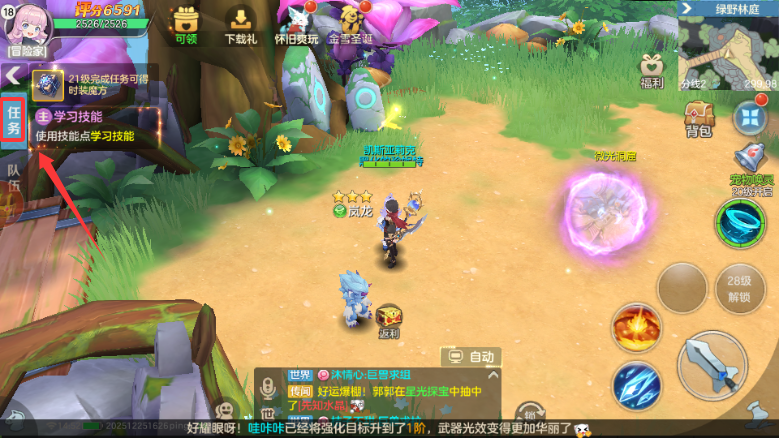Screen dimensions: 779x438
Task: Claim the 可领 gift box reward
Action: 185,25
